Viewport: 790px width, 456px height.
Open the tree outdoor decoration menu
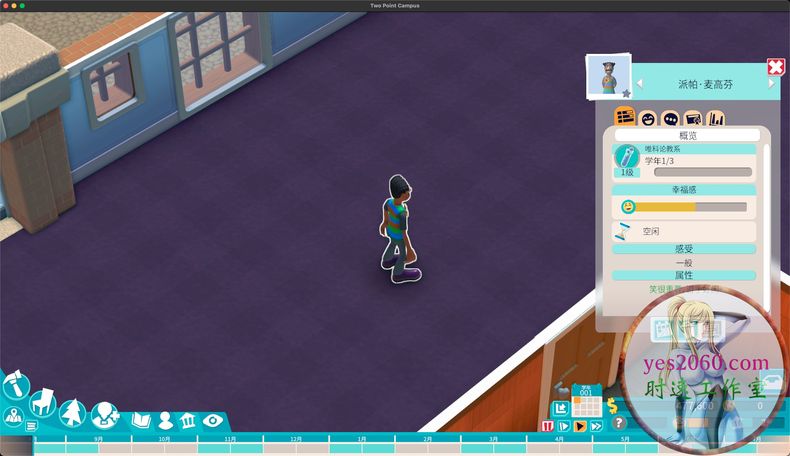coord(73,411)
